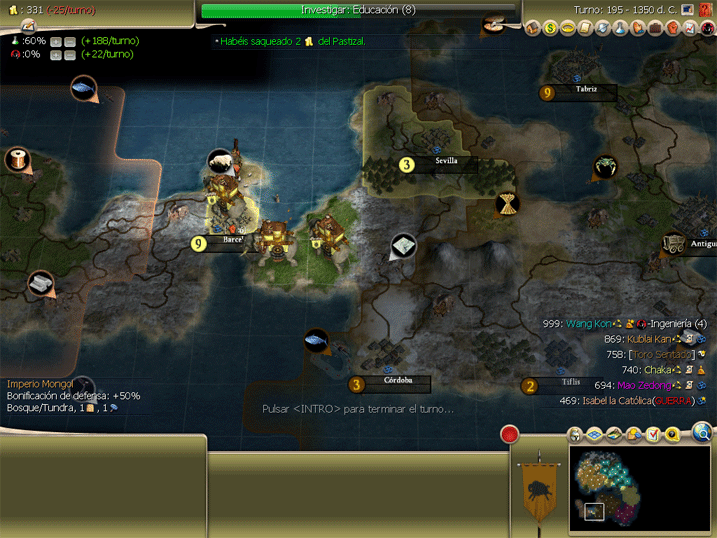Toggle the scoreboard checklist button
The height and width of the screenshot is (538, 717).
pos(654,435)
